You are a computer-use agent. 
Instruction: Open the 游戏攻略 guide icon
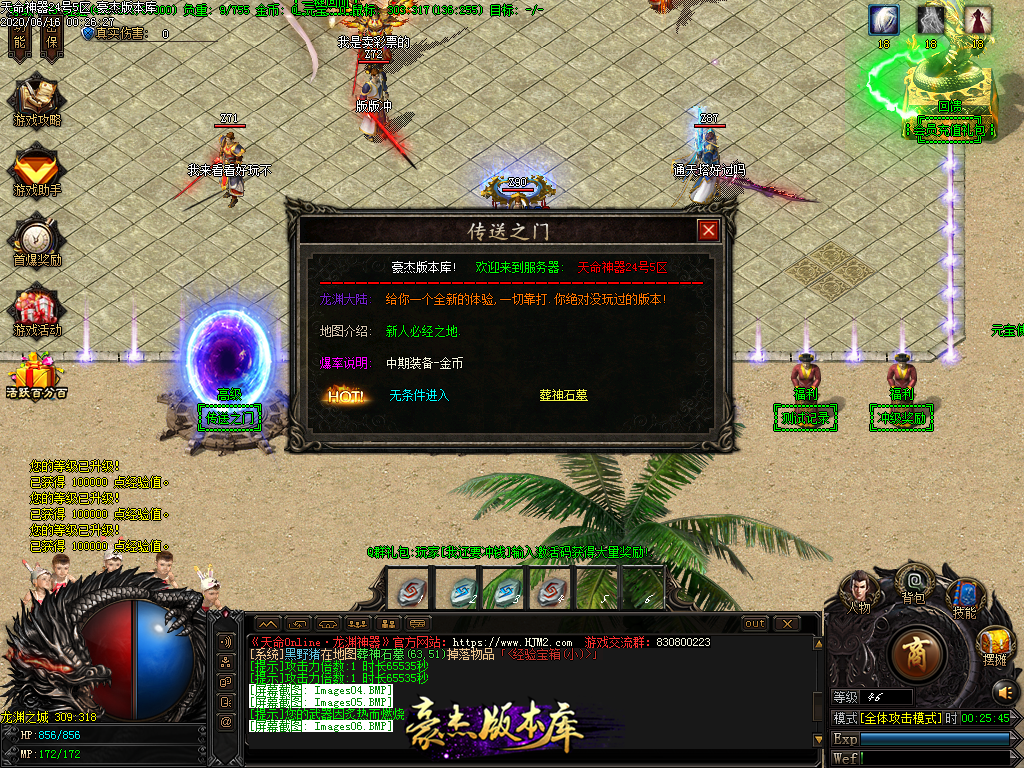37,102
